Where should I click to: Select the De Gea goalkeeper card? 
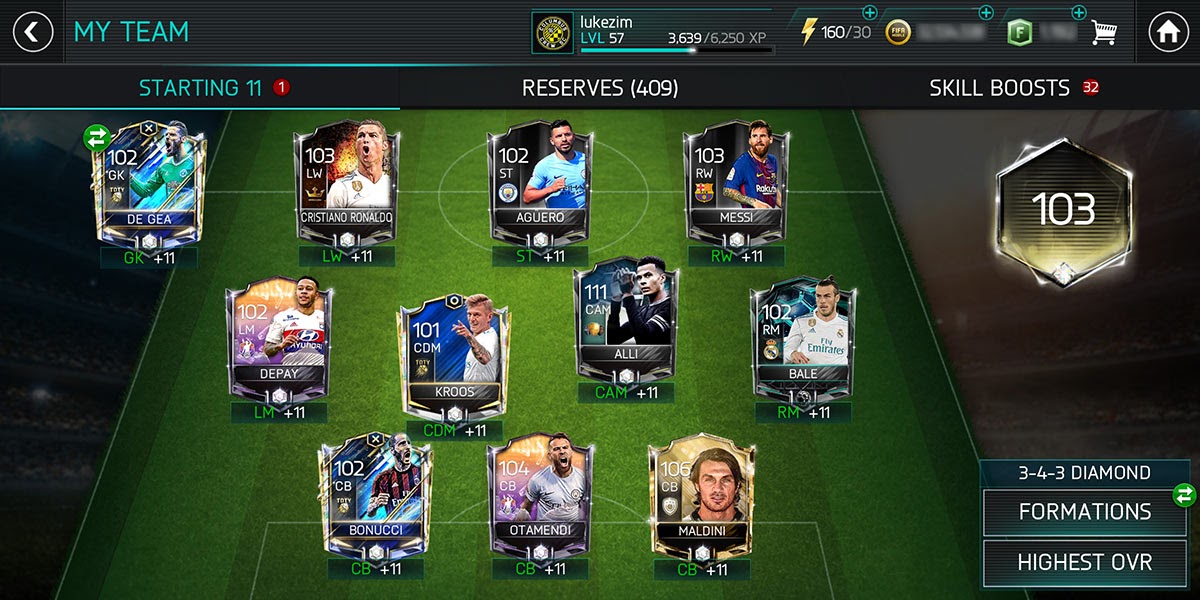point(151,182)
